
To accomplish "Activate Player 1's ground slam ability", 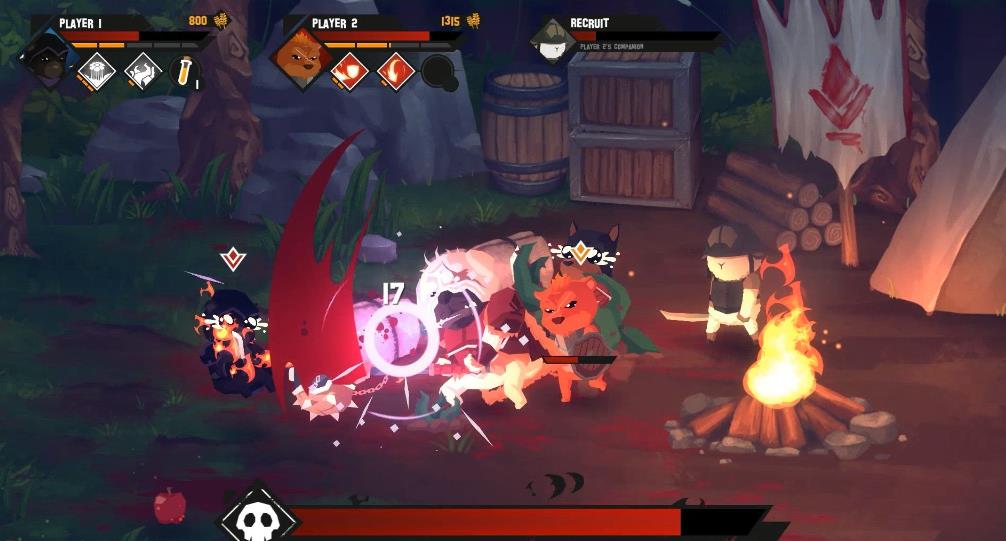I will point(96,71).
